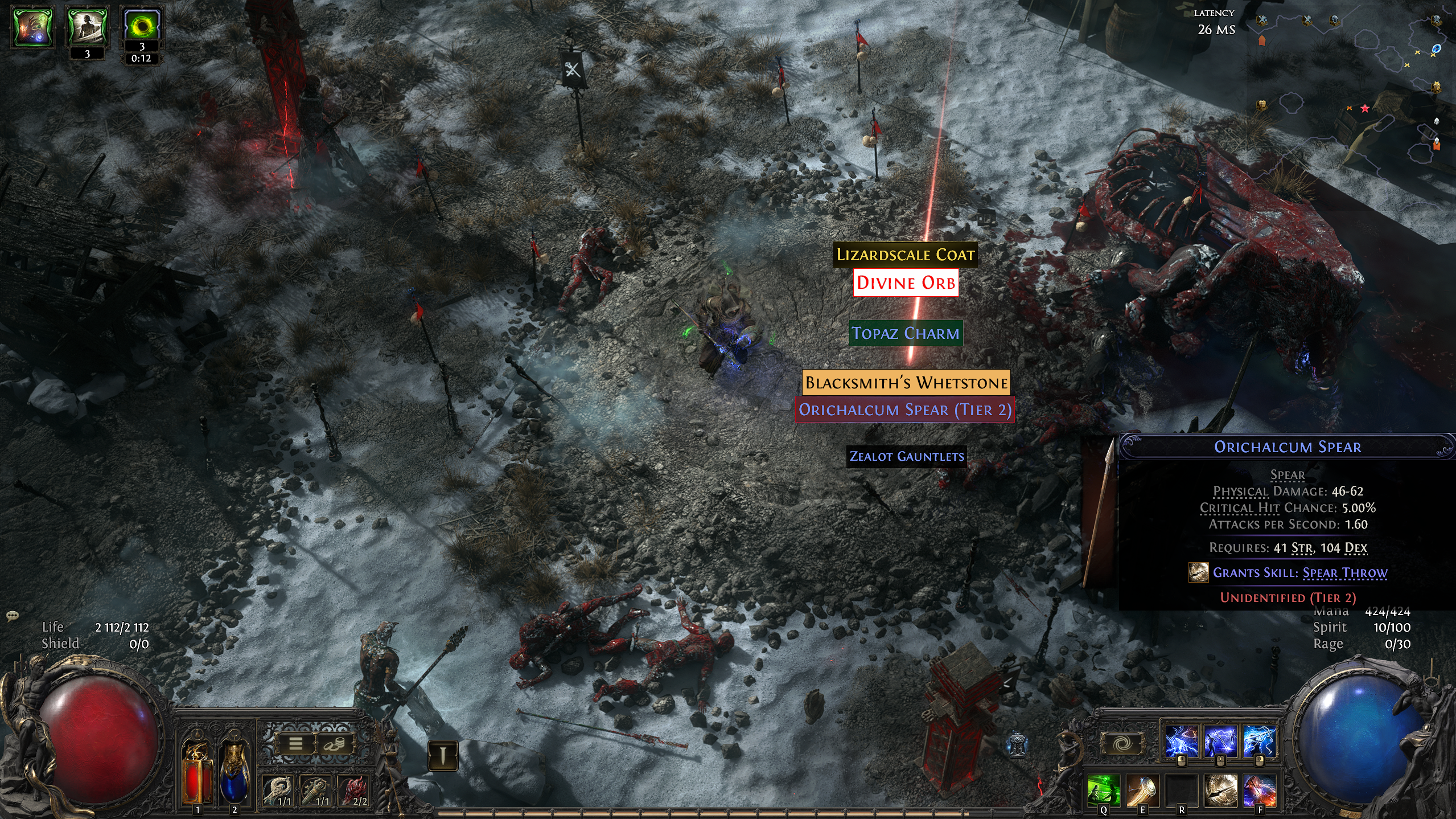Select the pale spear throw skill icon
Viewport: 1456px width, 819px height.
coord(1220,790)
